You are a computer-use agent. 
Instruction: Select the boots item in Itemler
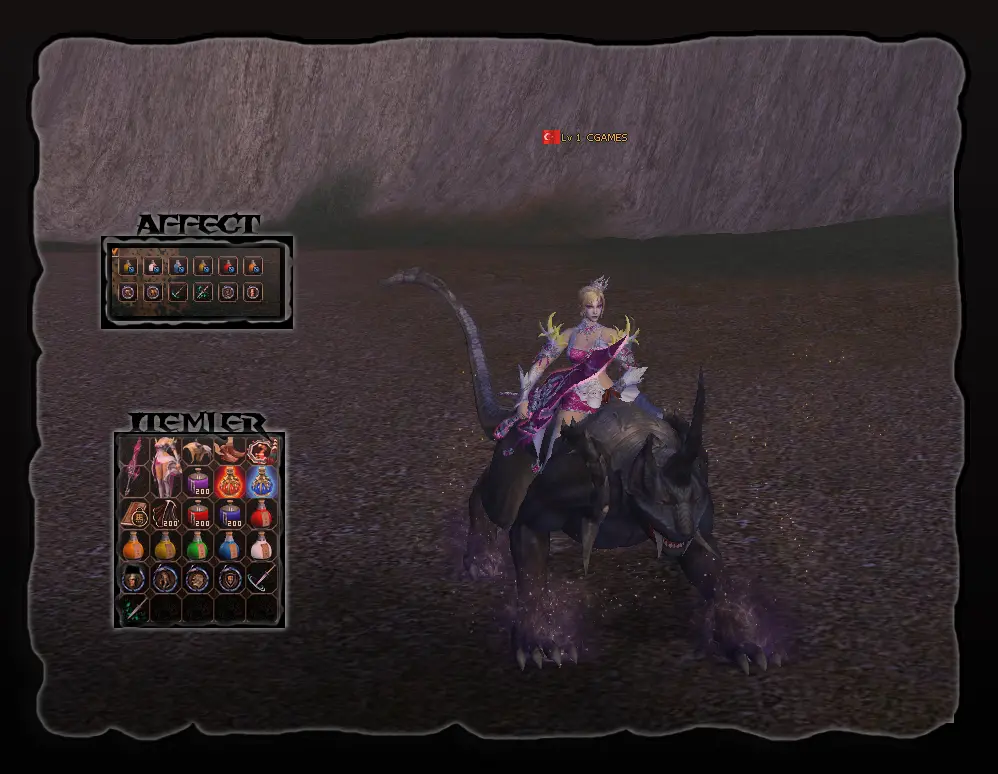point(231,450)
